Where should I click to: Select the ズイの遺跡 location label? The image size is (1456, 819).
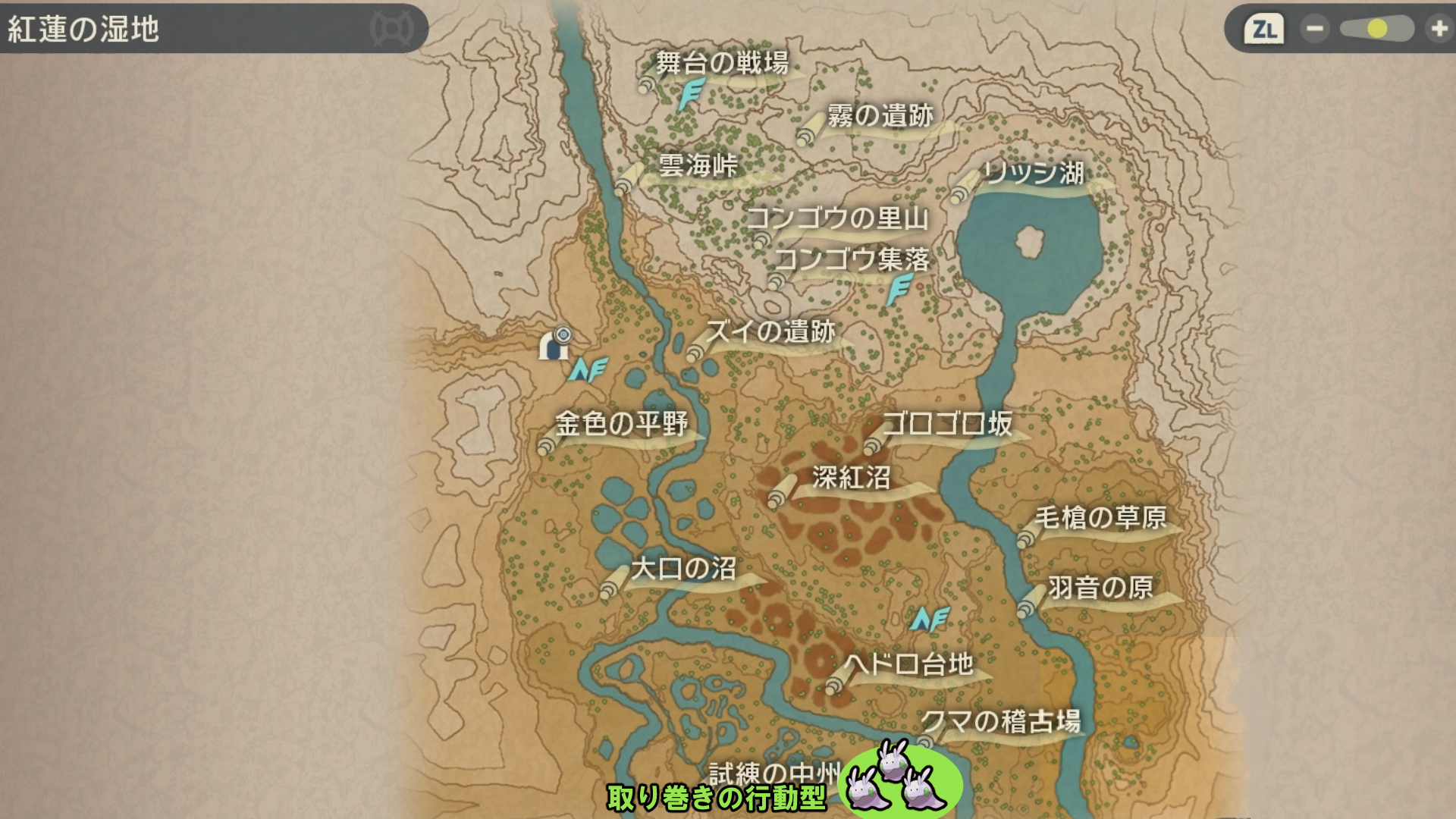(x=770, y=331)
